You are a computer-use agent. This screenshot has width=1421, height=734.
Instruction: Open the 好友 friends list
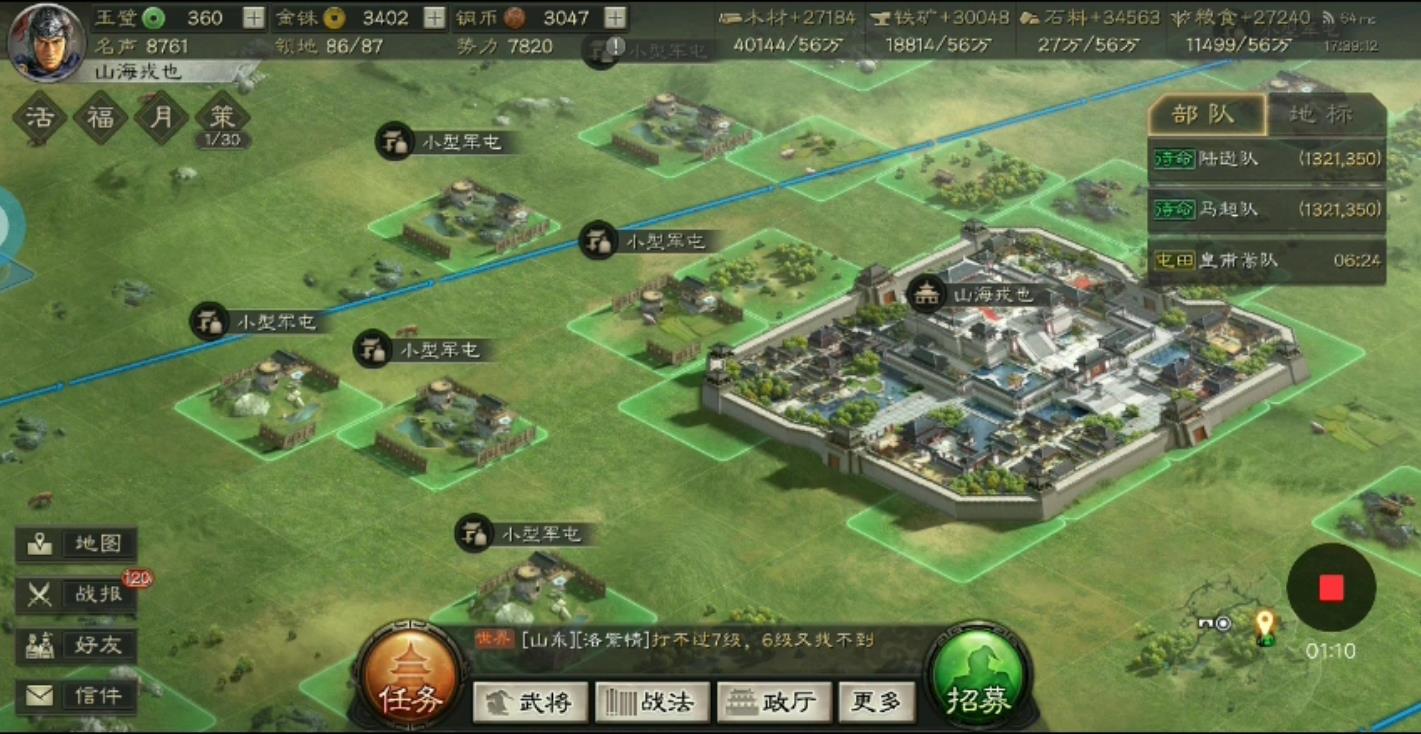click(77, 645)
